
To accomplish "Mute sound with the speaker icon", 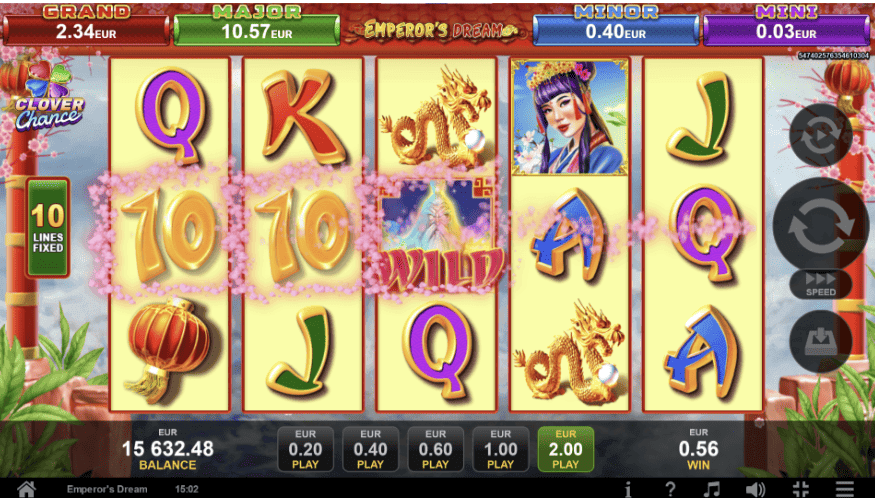I will pos(756,489).
